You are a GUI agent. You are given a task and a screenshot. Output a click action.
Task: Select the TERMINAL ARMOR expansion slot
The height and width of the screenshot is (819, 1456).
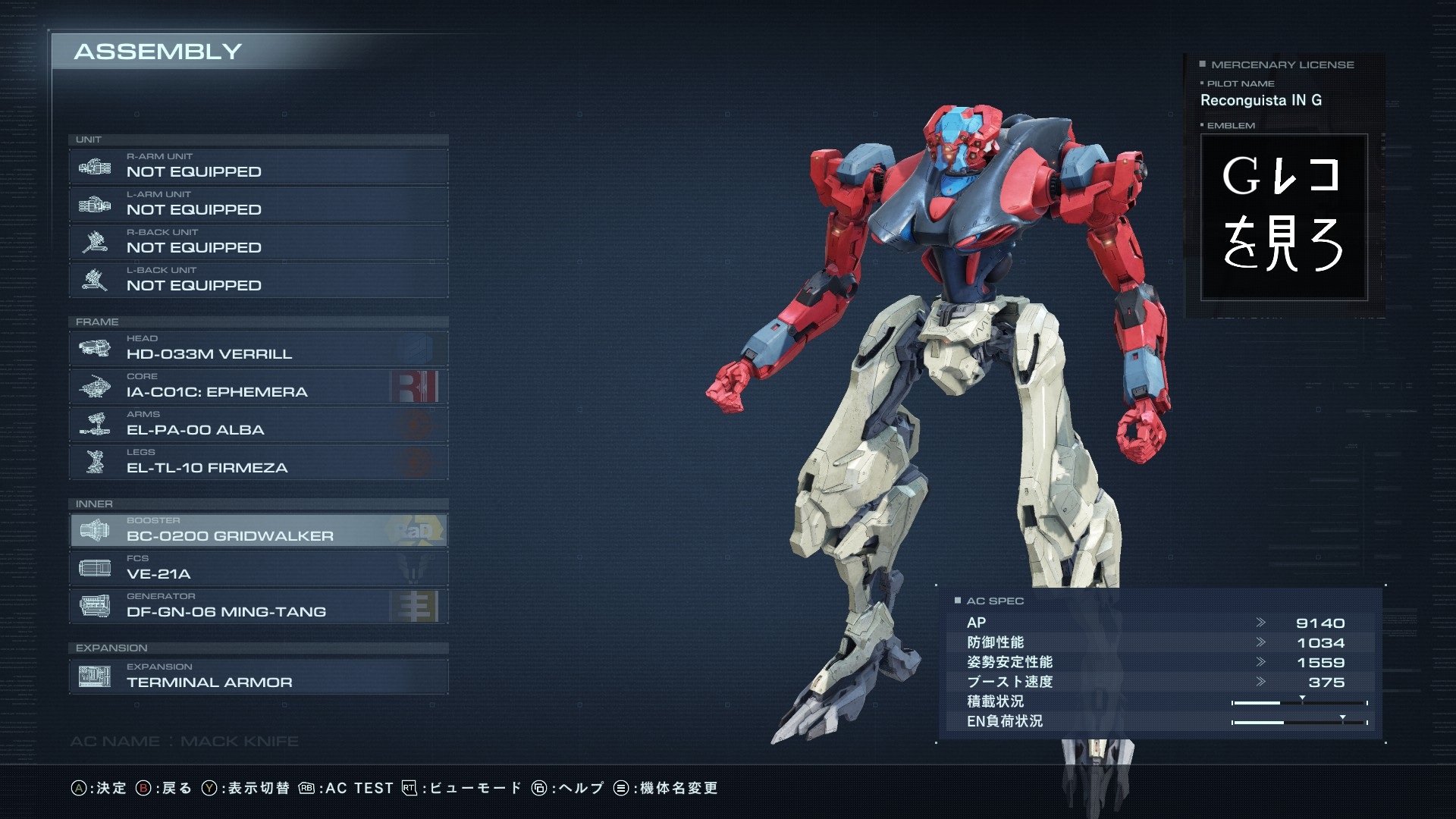pyautogui.click(x=258, y=676)
